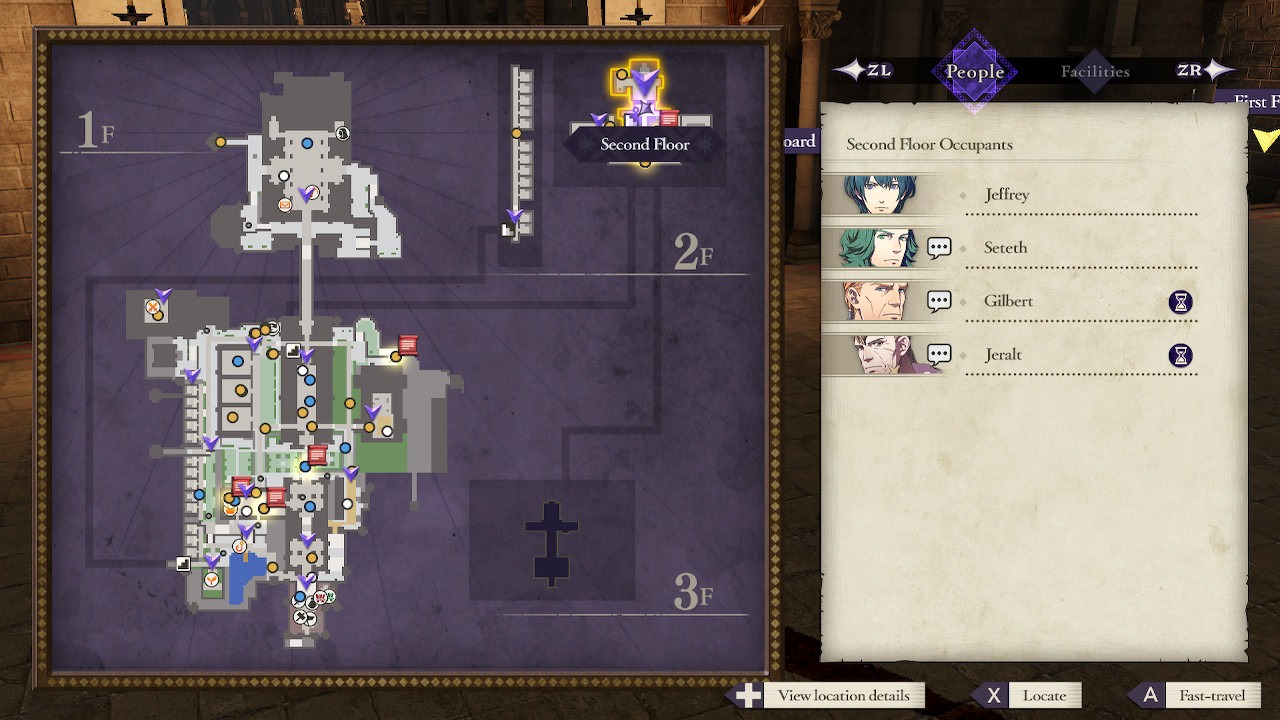Click the hourglass icon beside Jeralt
The image size is (1280, 720).
(1180, 354)
